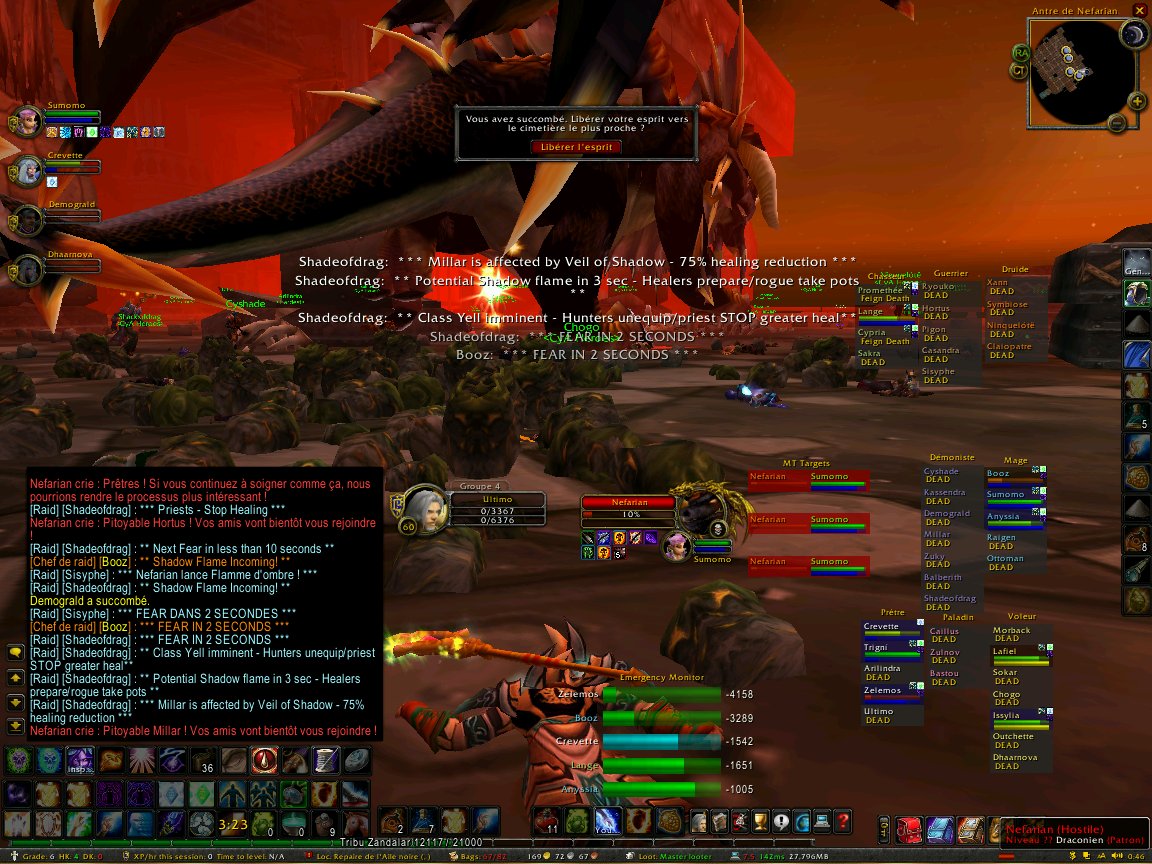Screen dimensions: 1152x864
Task: Open the red question mark help button
Action: [x=843, y=821]
